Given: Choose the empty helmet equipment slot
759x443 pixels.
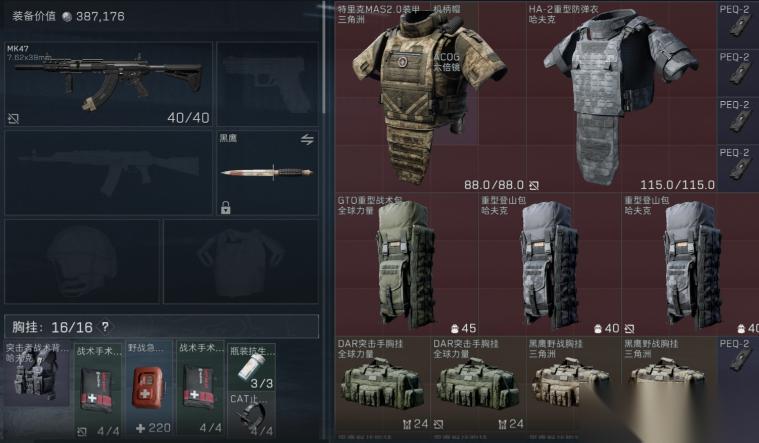Looking at the screenshot, I should pyautogui.click(x=81, y=260).
